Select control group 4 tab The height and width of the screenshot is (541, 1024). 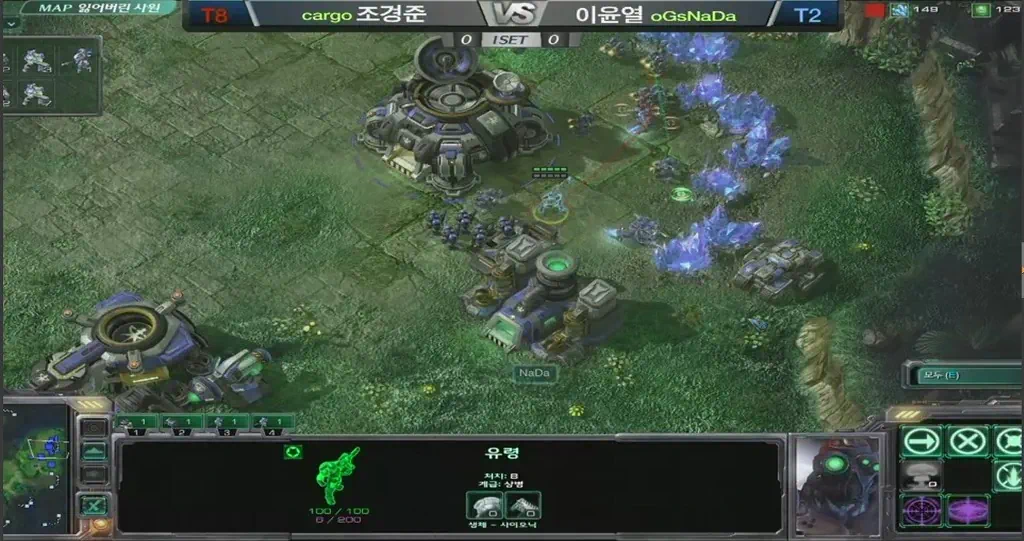272,423
